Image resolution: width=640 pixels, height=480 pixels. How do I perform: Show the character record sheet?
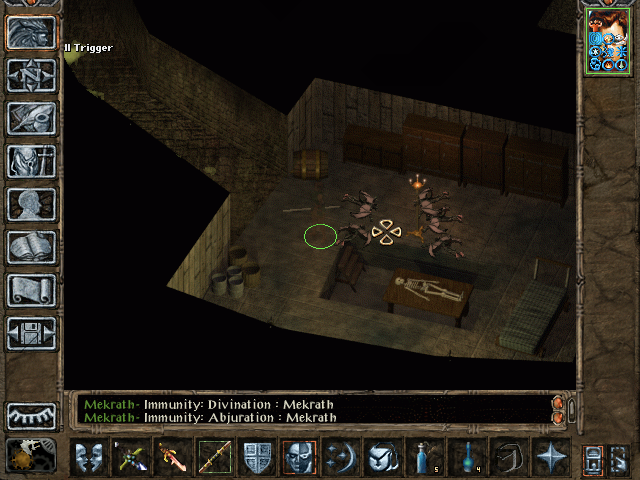point(31,204)
